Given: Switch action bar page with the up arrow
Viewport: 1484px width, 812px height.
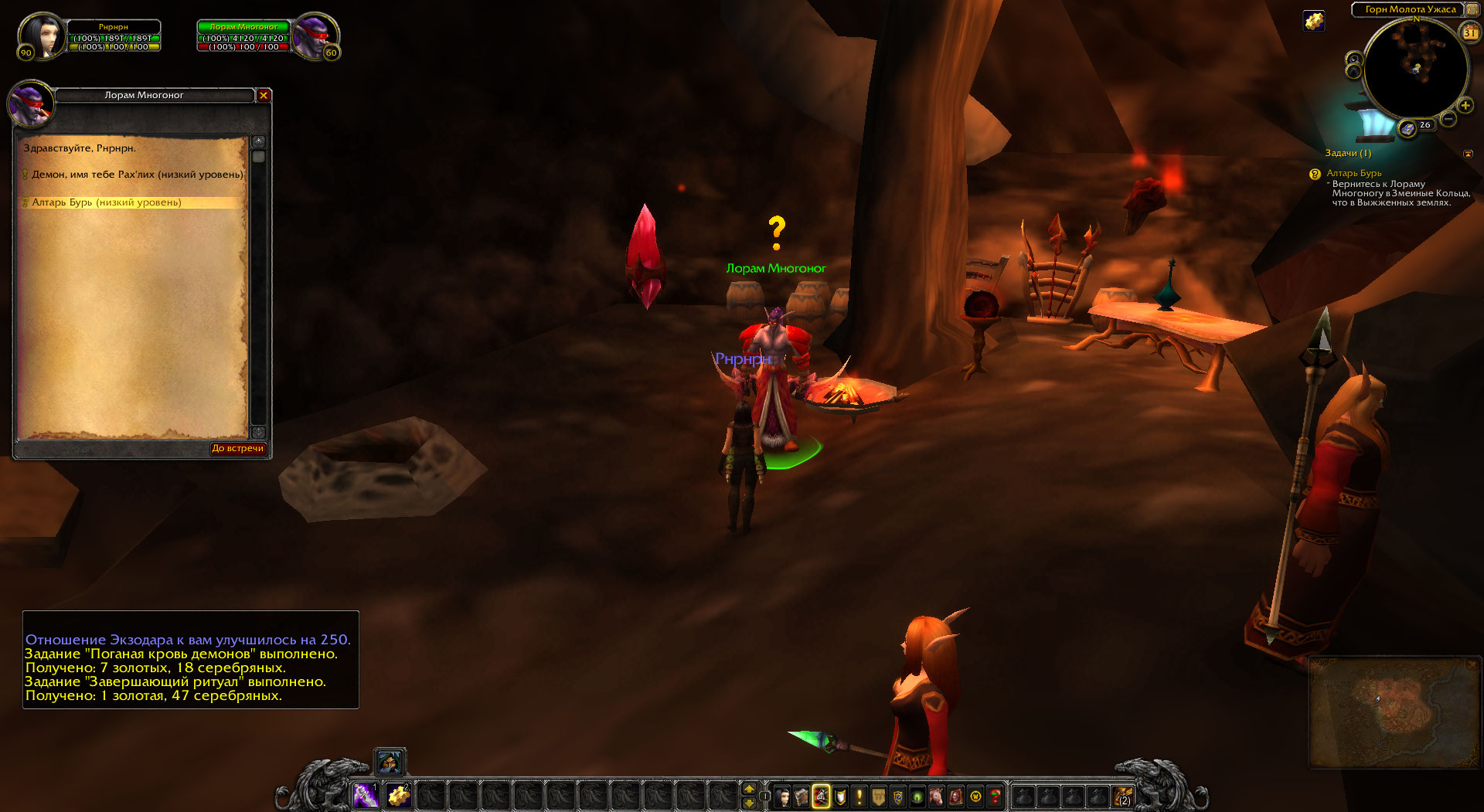Looking at the screenshot, I should (748, 788).
